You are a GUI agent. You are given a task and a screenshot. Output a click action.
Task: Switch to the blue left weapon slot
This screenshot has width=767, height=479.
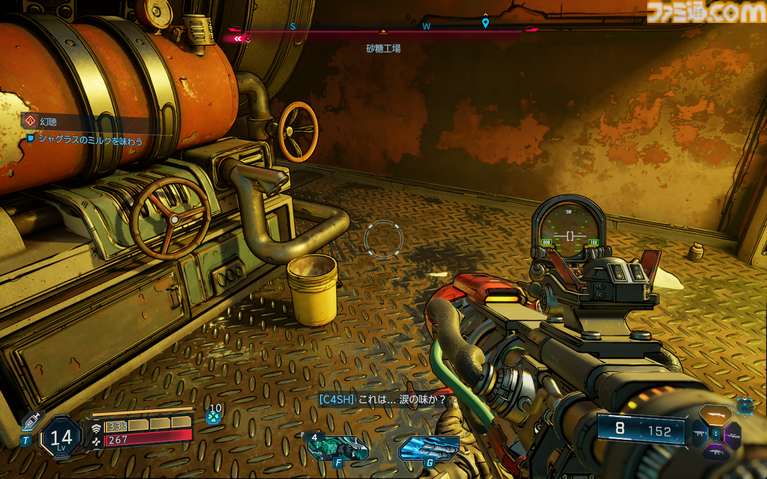[x=699, y=432]
